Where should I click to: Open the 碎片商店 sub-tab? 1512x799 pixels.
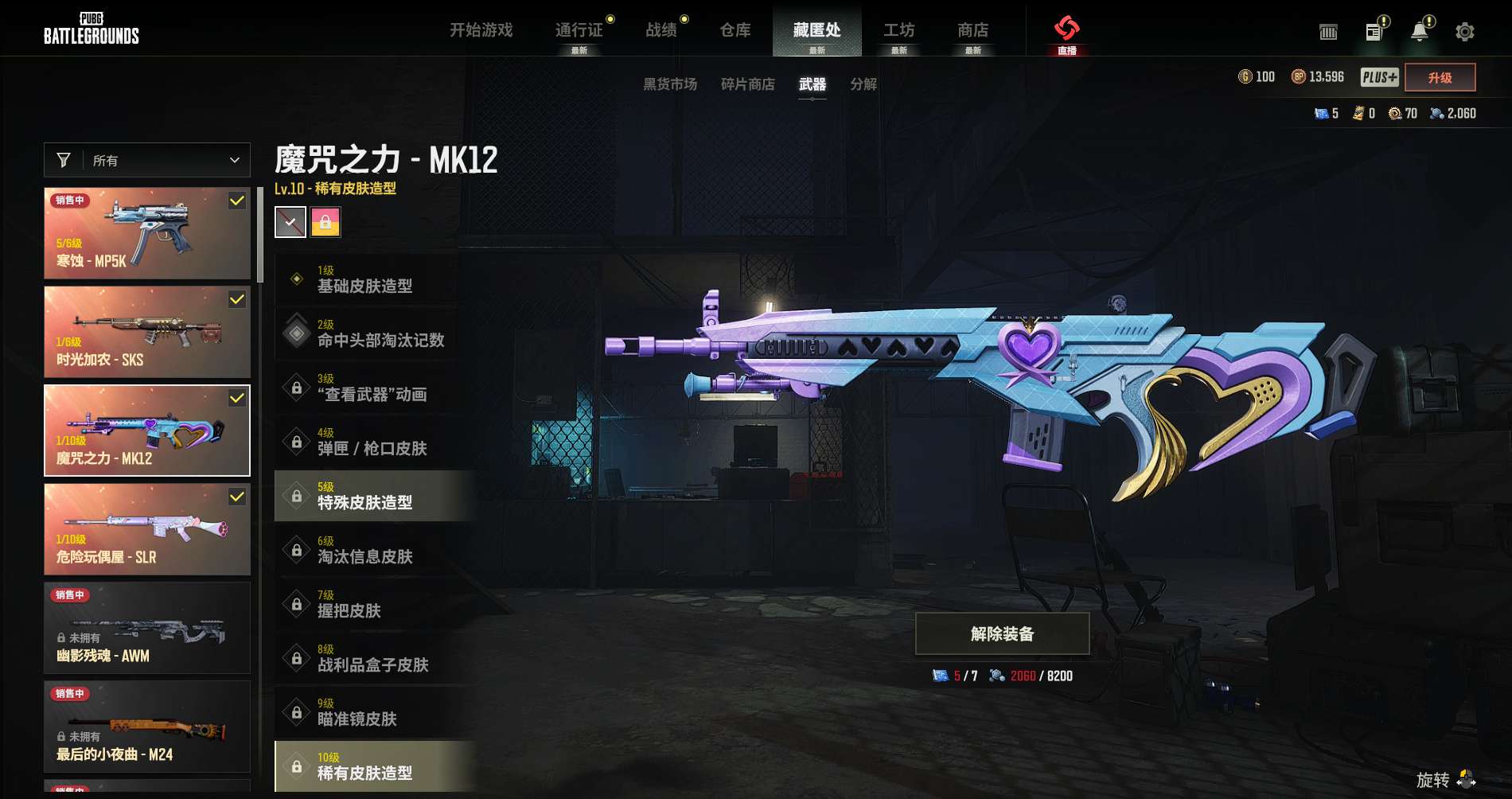click(x=747, y=84)
